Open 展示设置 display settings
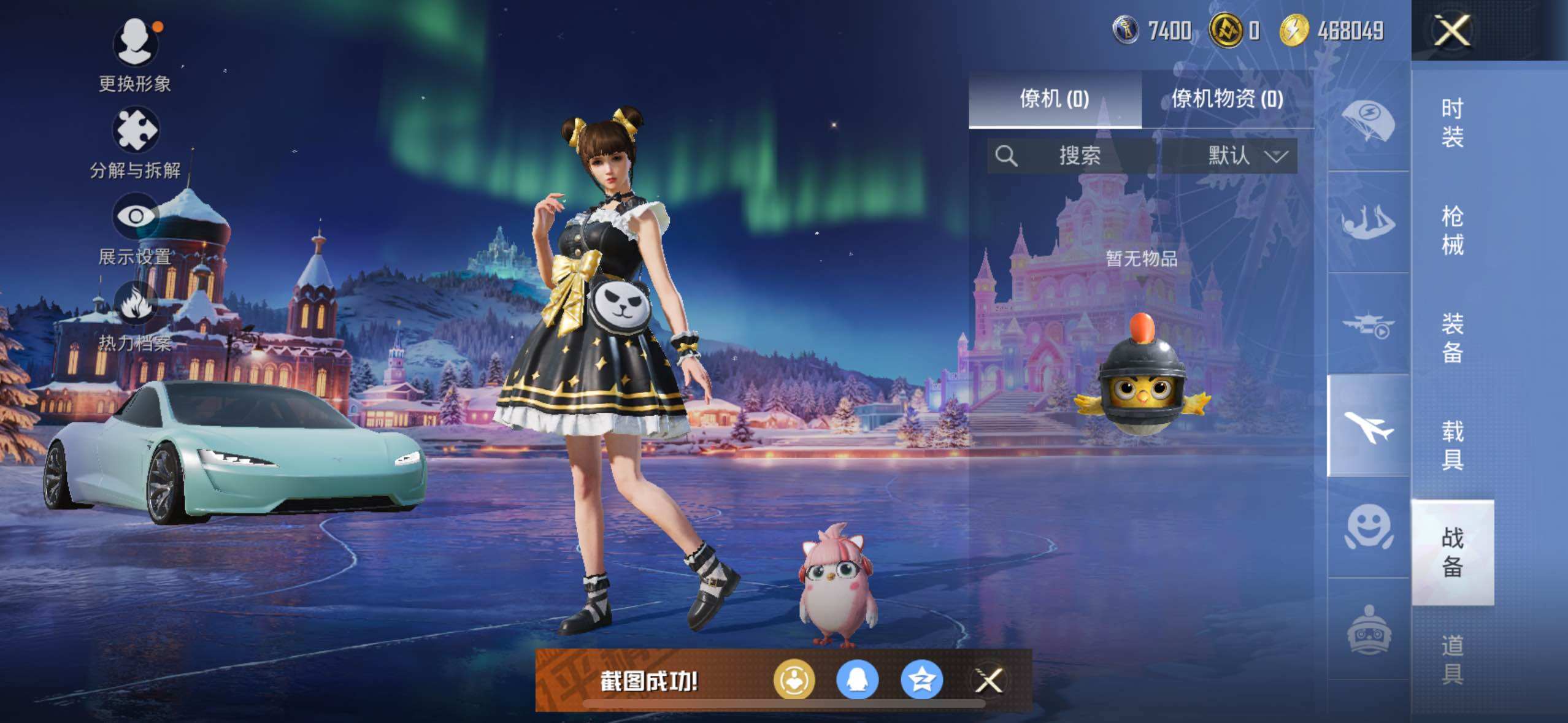Image resolution: width=1568 pixels, height=723 pixels. [x=135, y=217]
